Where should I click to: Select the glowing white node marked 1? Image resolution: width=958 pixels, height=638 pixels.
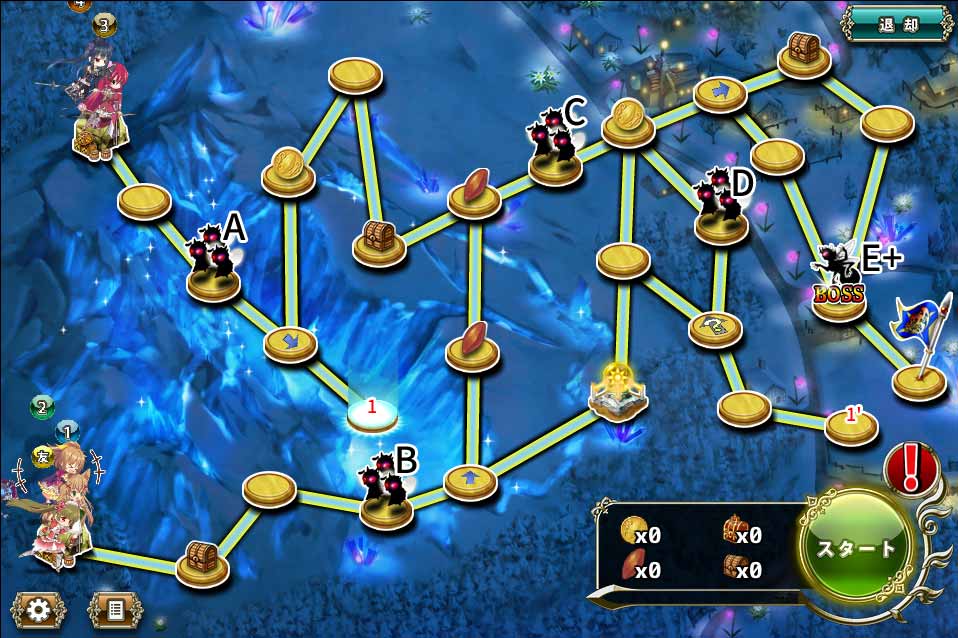tap(372, 411)
